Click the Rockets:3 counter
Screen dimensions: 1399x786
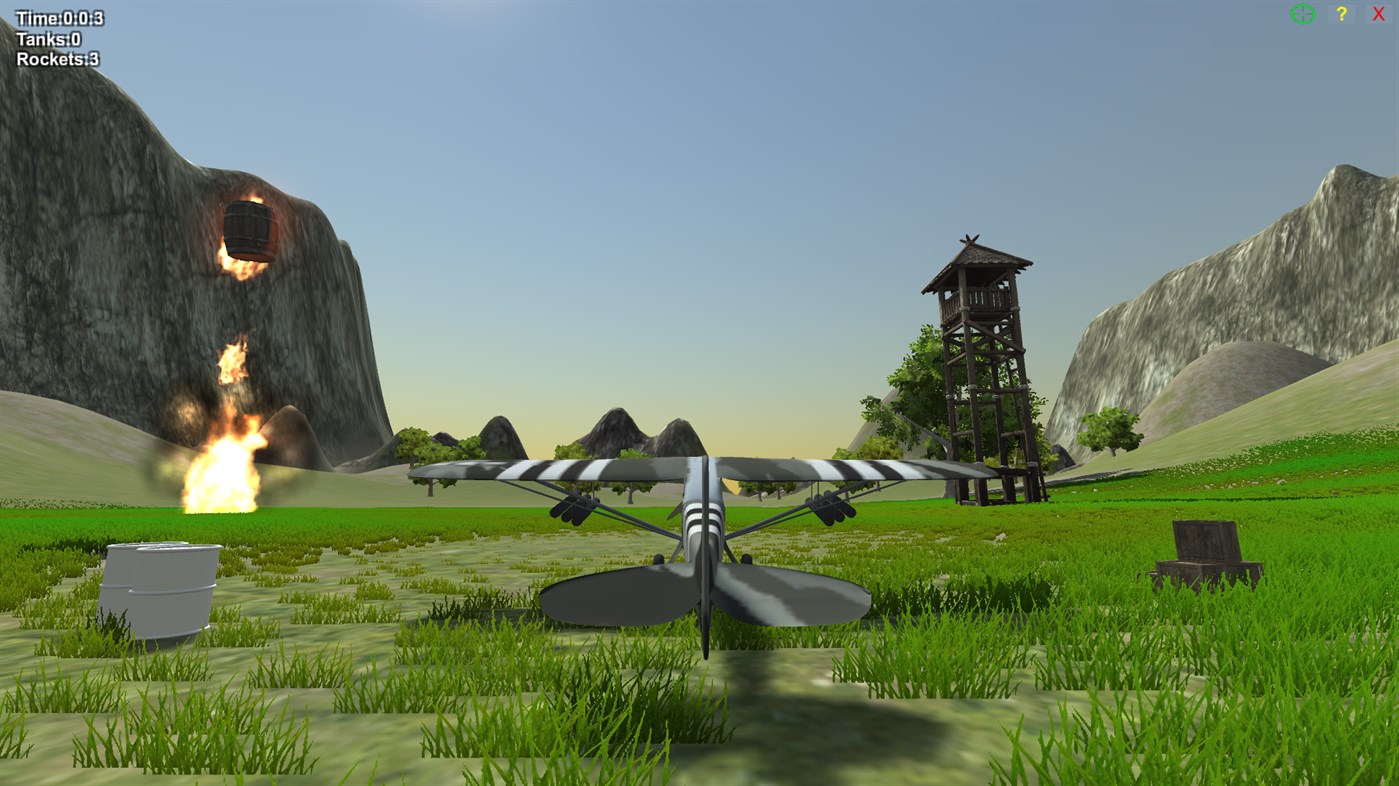point(56,58)
